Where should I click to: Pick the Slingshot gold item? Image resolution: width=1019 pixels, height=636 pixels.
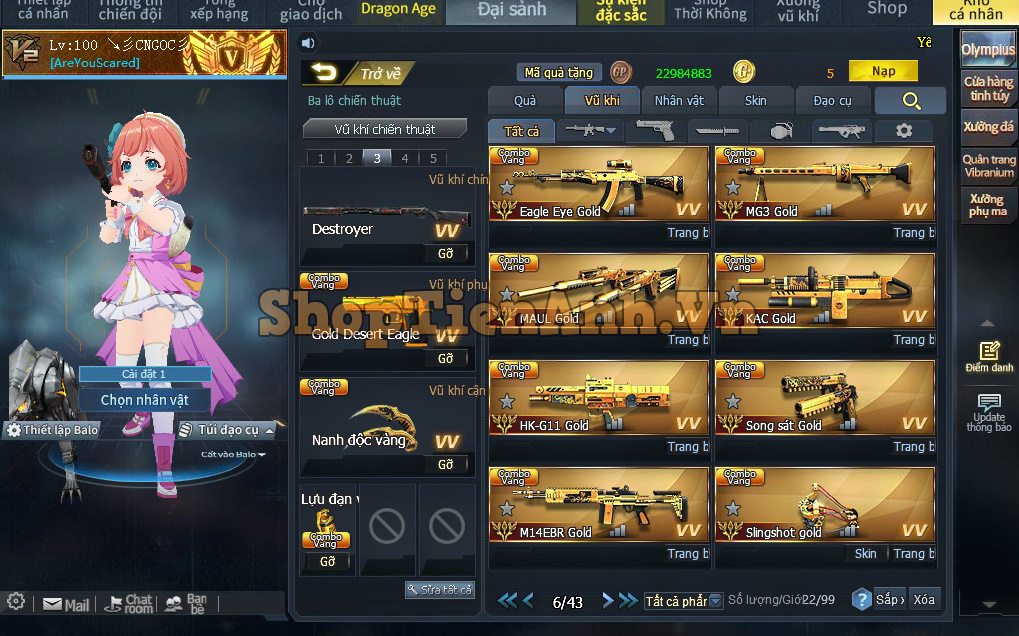(x=824, y=505)
